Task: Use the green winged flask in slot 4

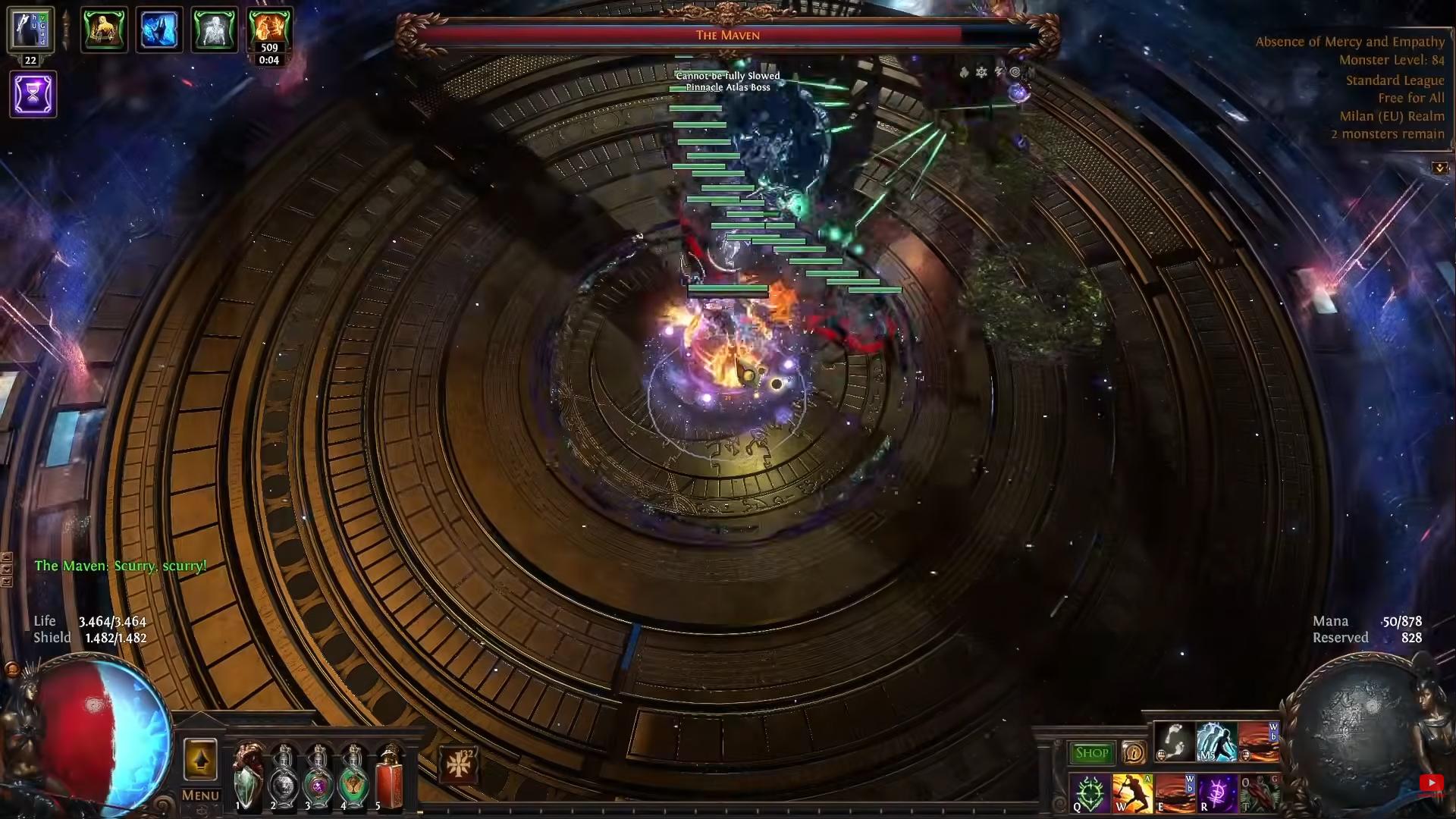Action: point(353,777)
